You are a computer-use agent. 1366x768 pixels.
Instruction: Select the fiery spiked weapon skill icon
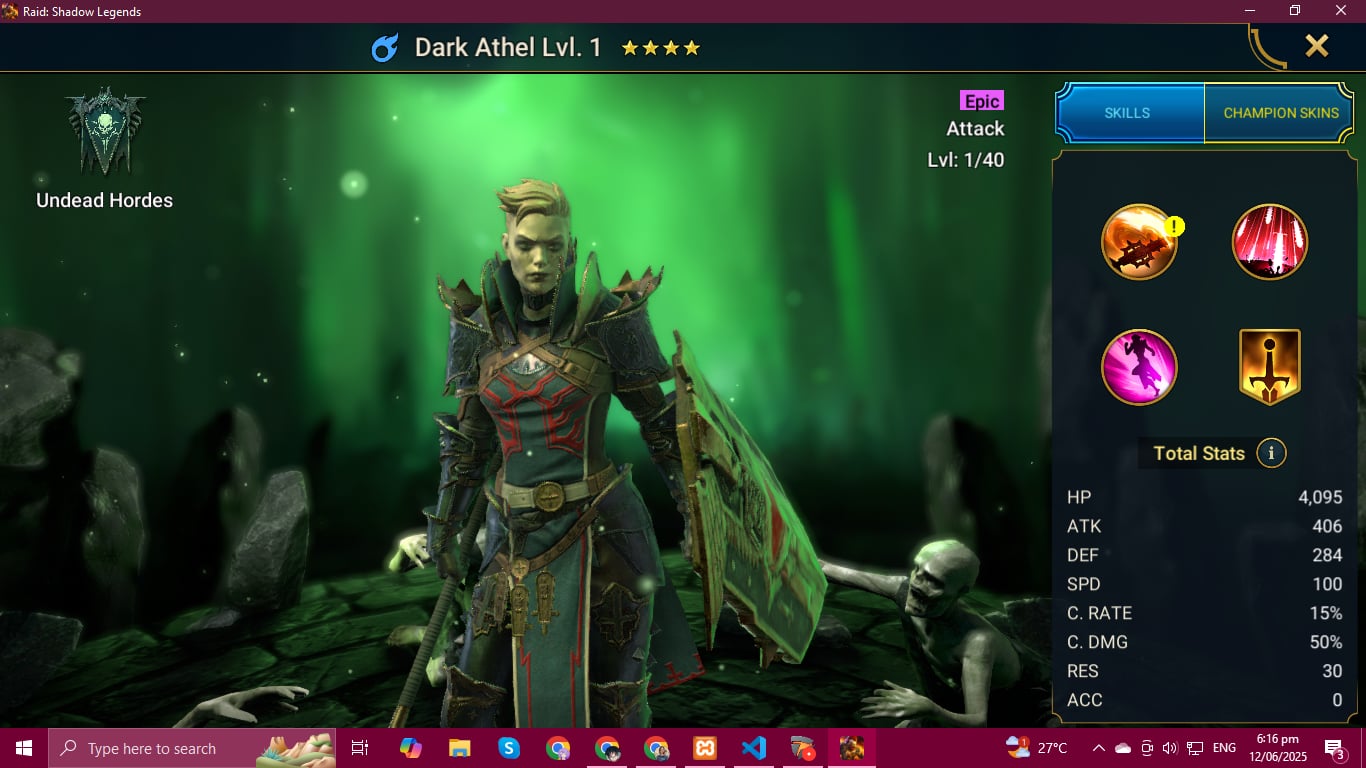coord(1139,242)
